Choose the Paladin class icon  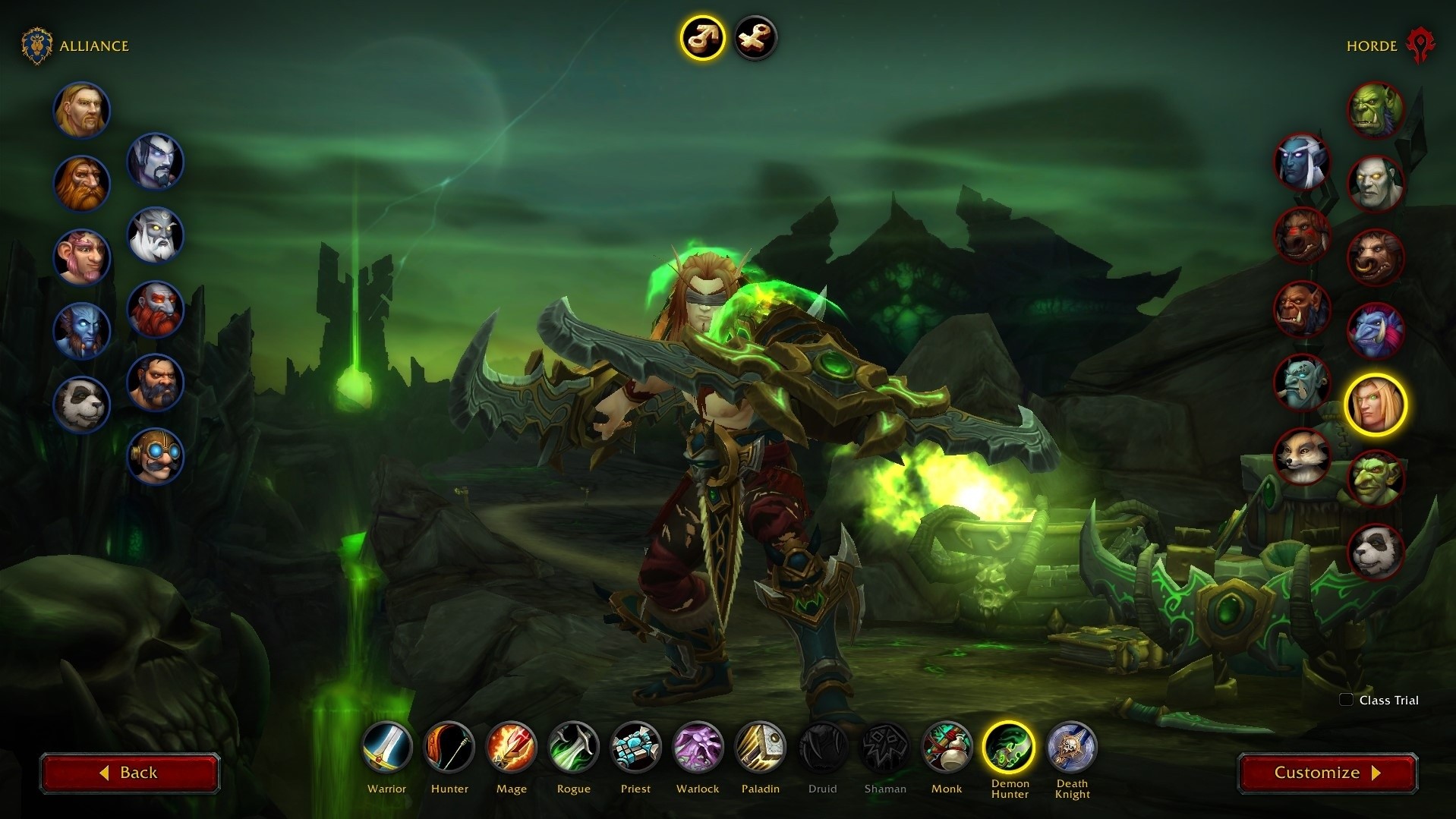click(x=760, y=747)
